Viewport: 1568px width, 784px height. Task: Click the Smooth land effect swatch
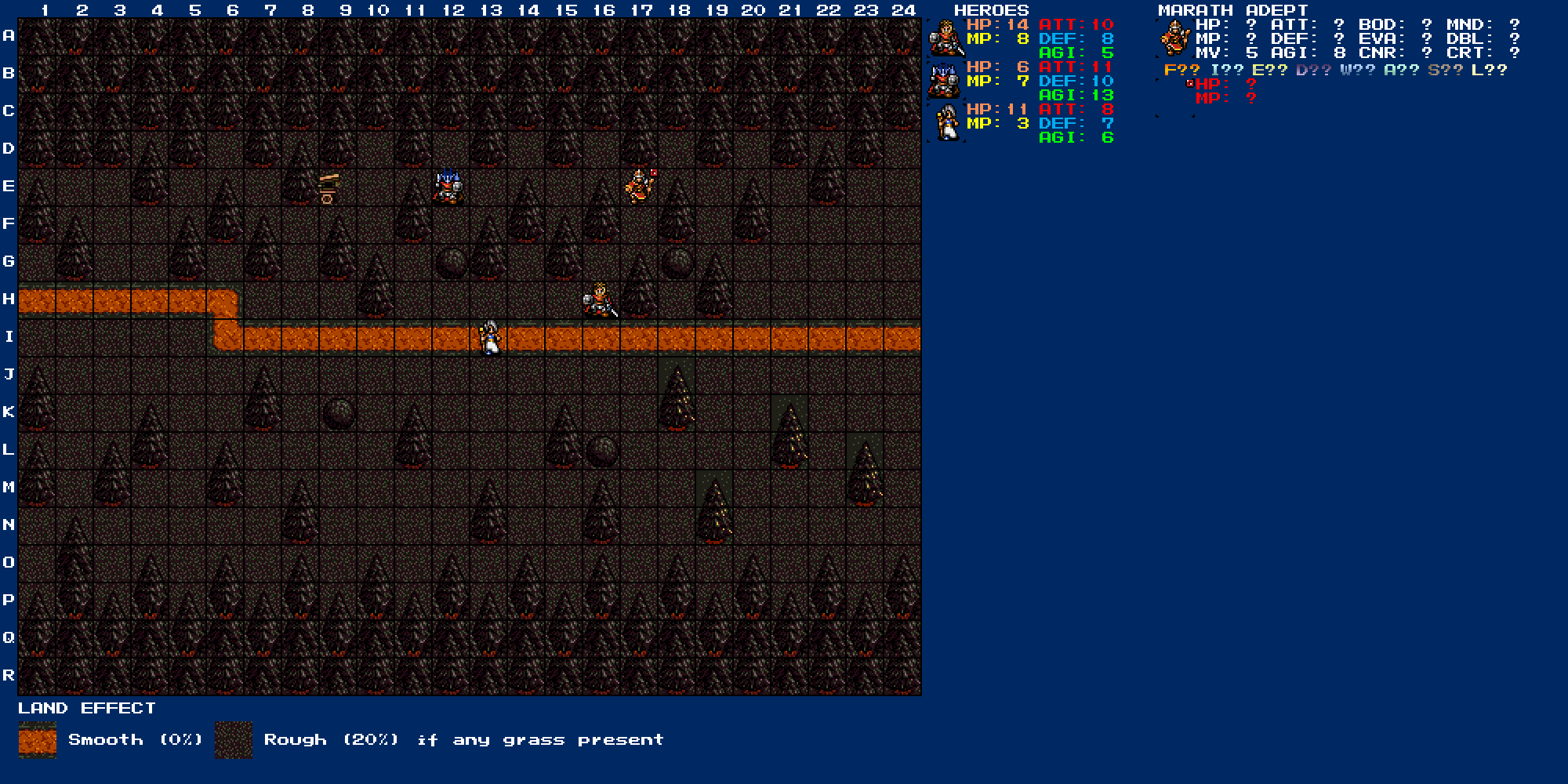coord(38,740)
